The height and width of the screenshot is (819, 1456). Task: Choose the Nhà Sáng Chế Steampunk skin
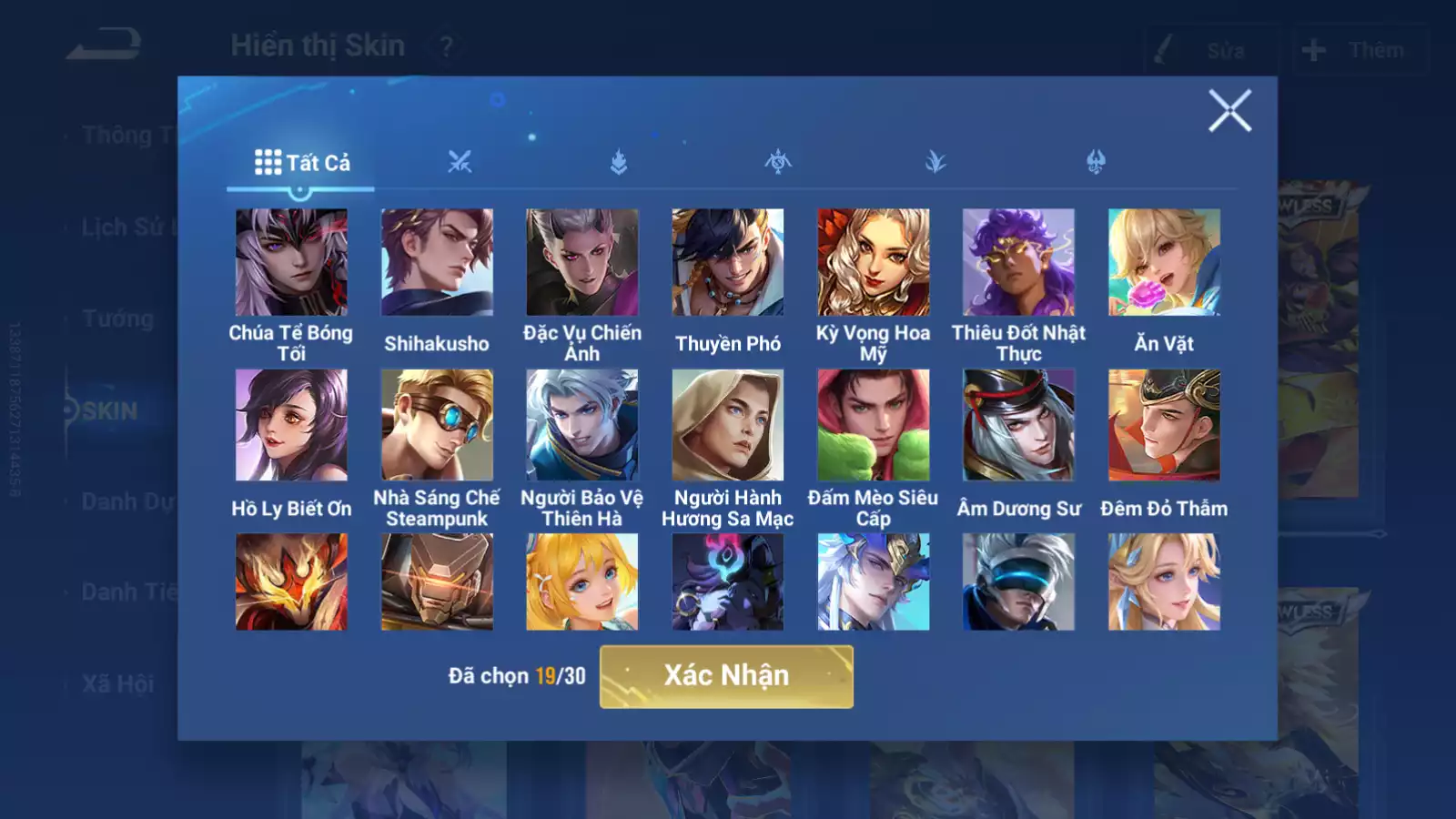(x=437, y=425)
